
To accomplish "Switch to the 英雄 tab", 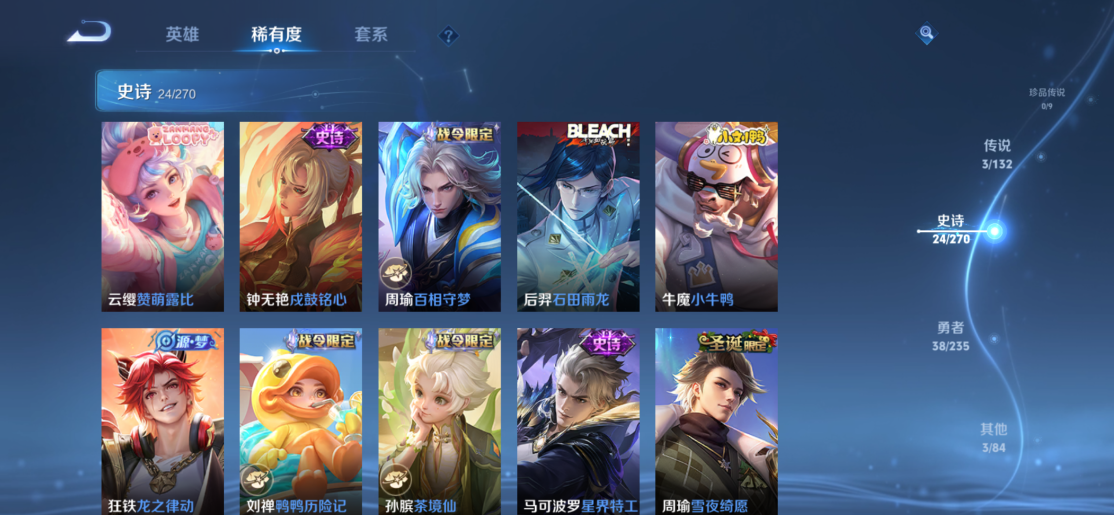I will pos(182,35).
